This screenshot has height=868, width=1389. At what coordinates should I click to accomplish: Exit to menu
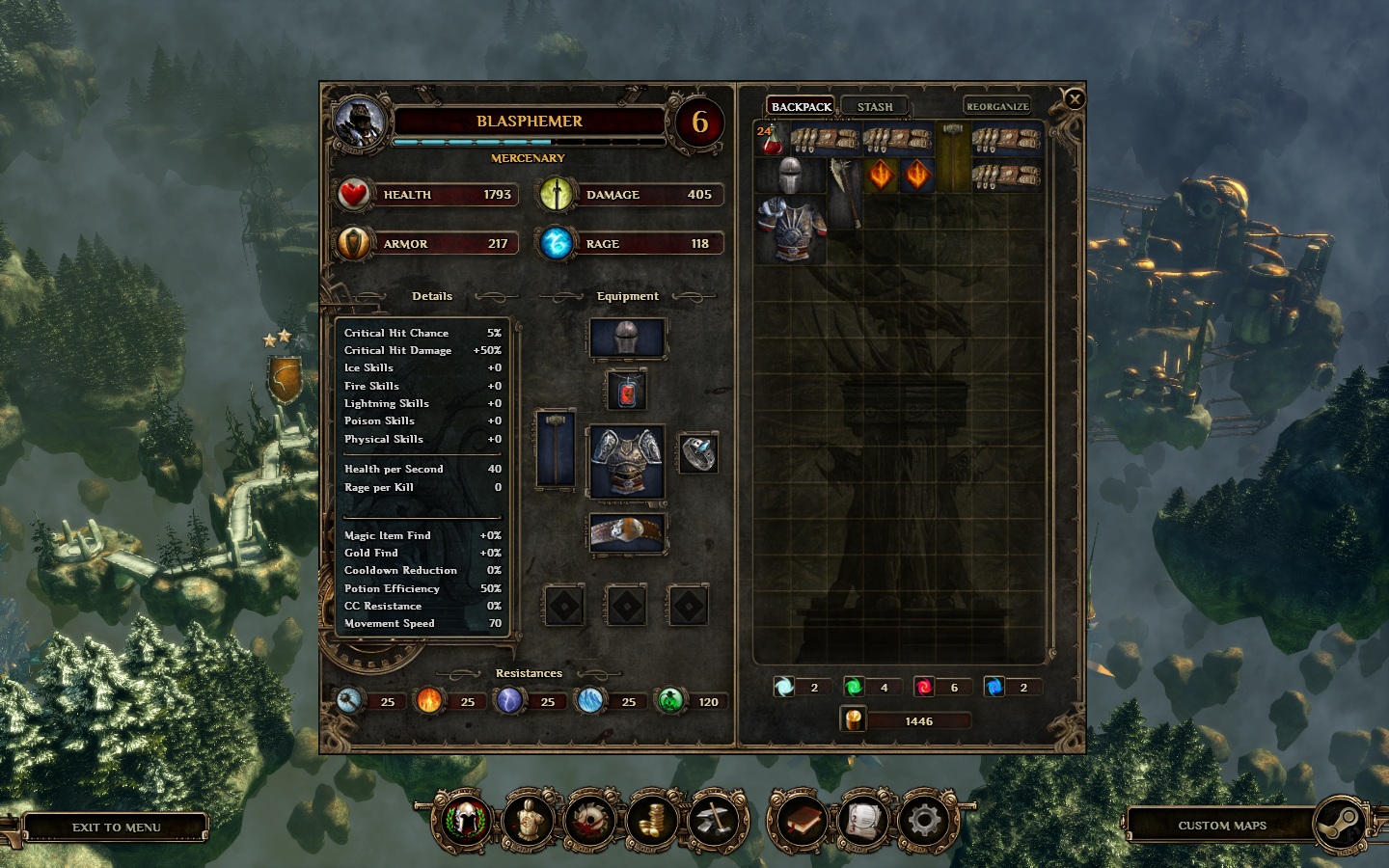pyautogui.click(x=116, y=827)
